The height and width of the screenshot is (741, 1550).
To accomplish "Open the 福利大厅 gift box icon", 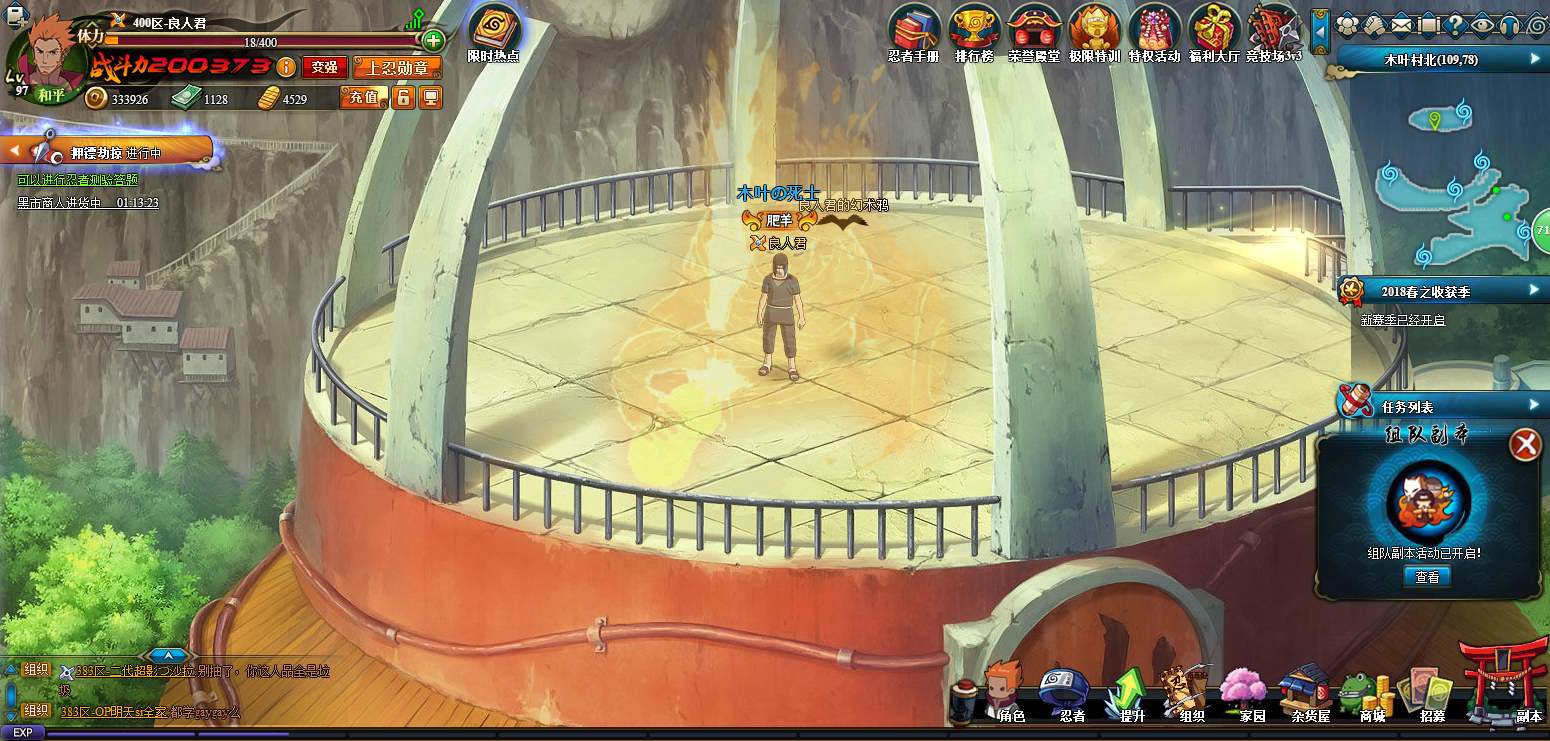I will click(x=1214, y=30).
